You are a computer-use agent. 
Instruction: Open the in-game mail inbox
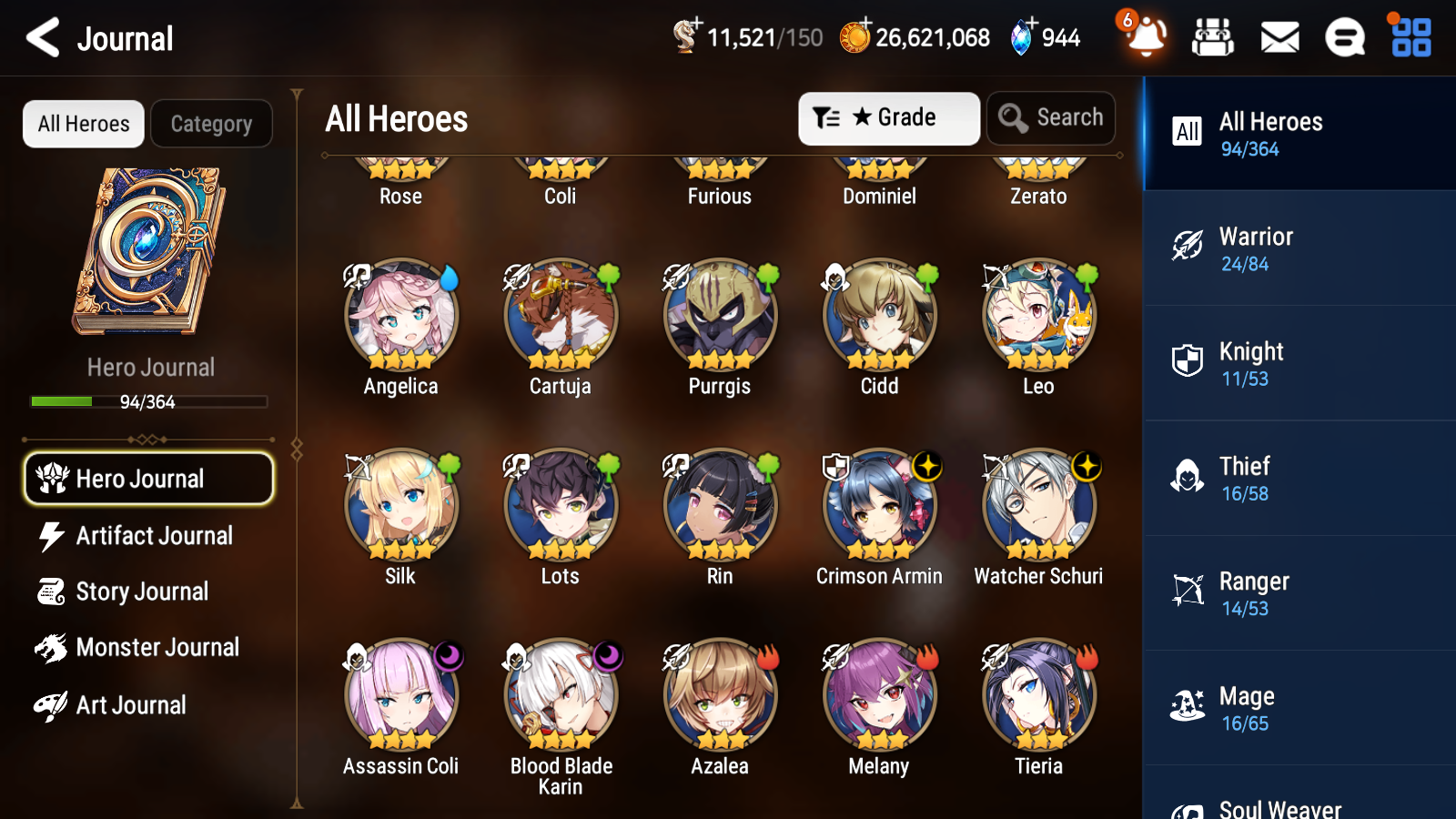(1279, 37)
